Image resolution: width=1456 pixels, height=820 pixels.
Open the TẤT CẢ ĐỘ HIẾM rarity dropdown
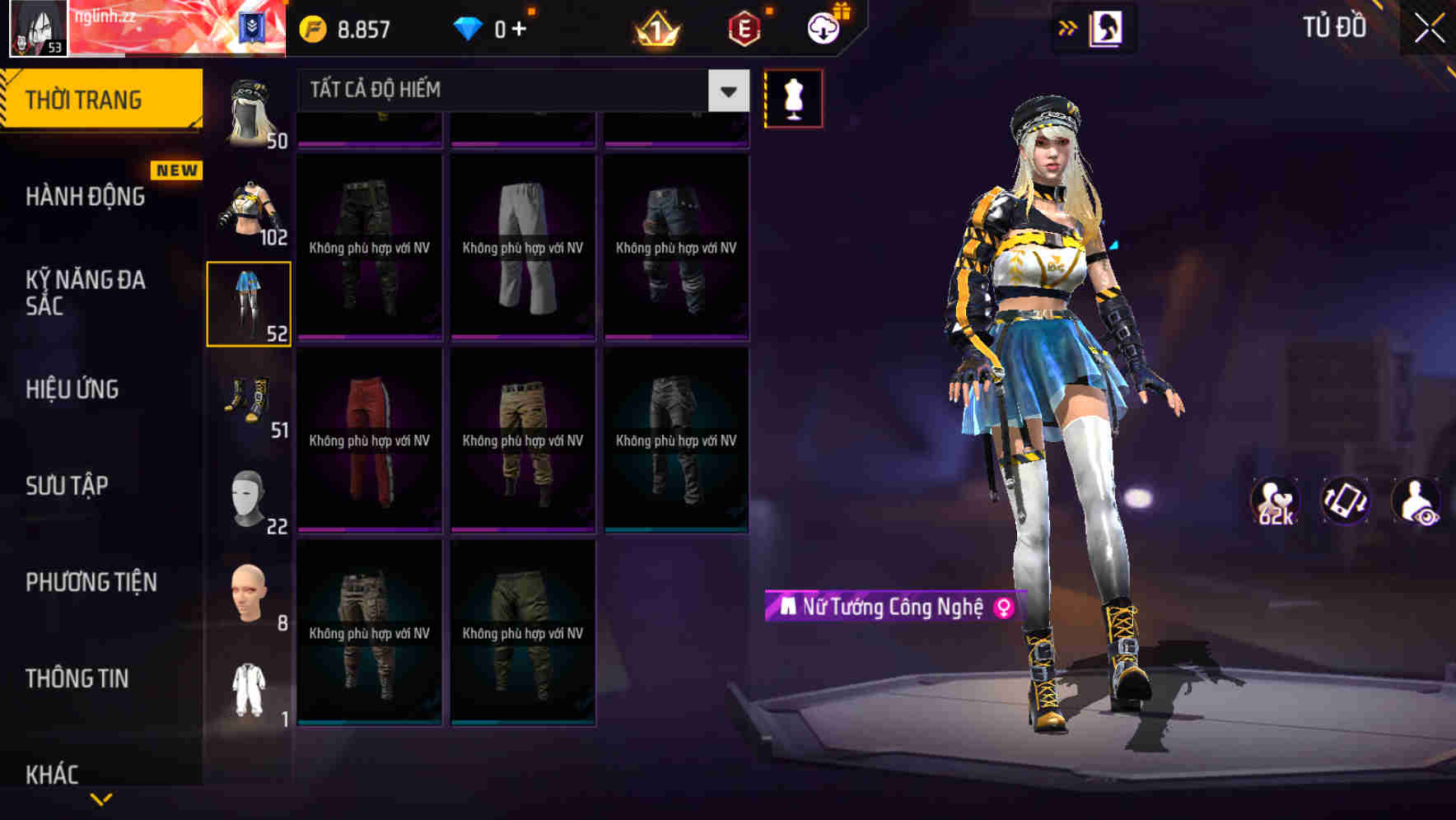click(x=511, y=89)
